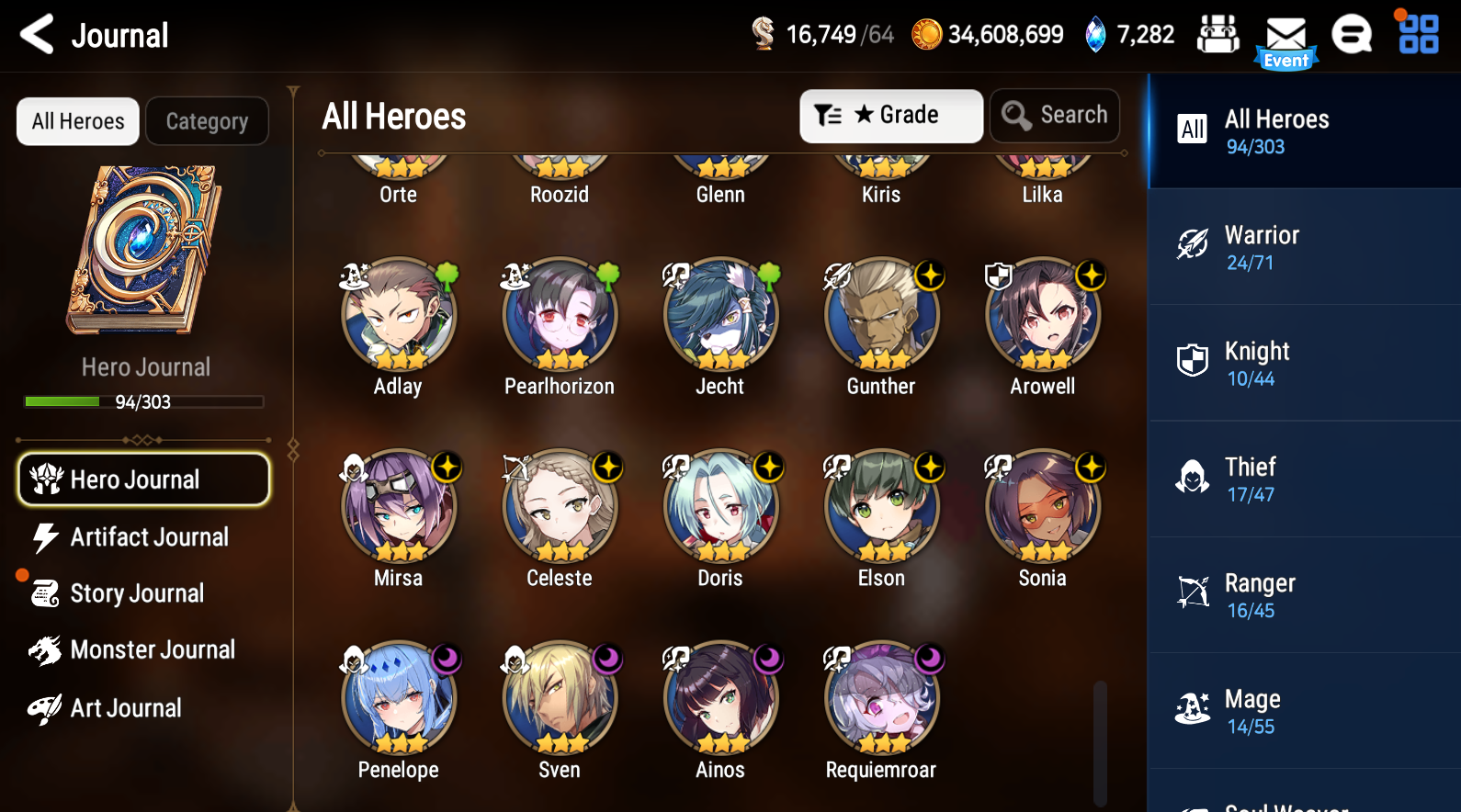1461x812 pixels.
Task: Select the Knight shield icon in sidebar
Action: [x=1192, y=361]
